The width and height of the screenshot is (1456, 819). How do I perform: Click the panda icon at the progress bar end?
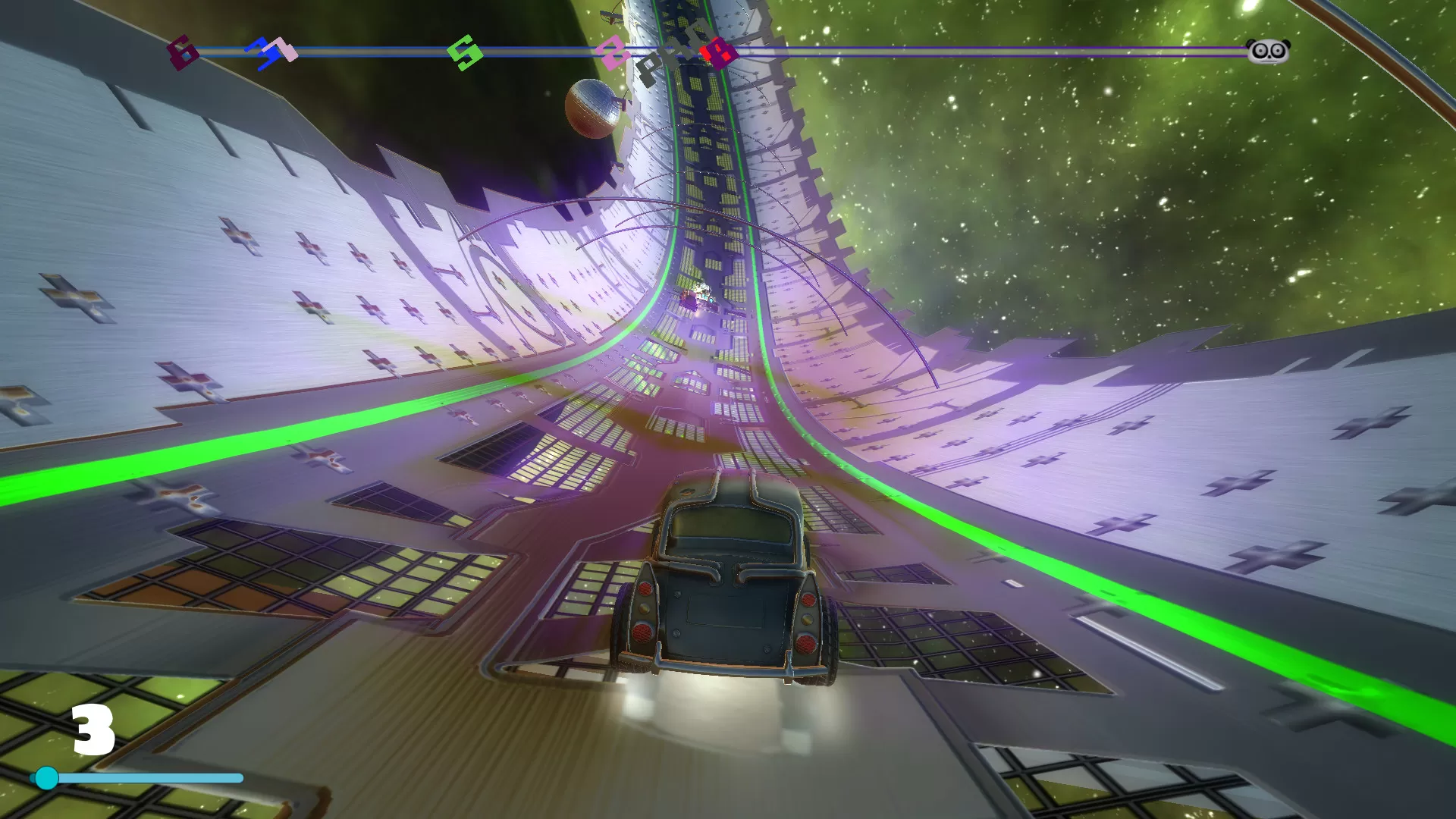tap(1268, 51)
